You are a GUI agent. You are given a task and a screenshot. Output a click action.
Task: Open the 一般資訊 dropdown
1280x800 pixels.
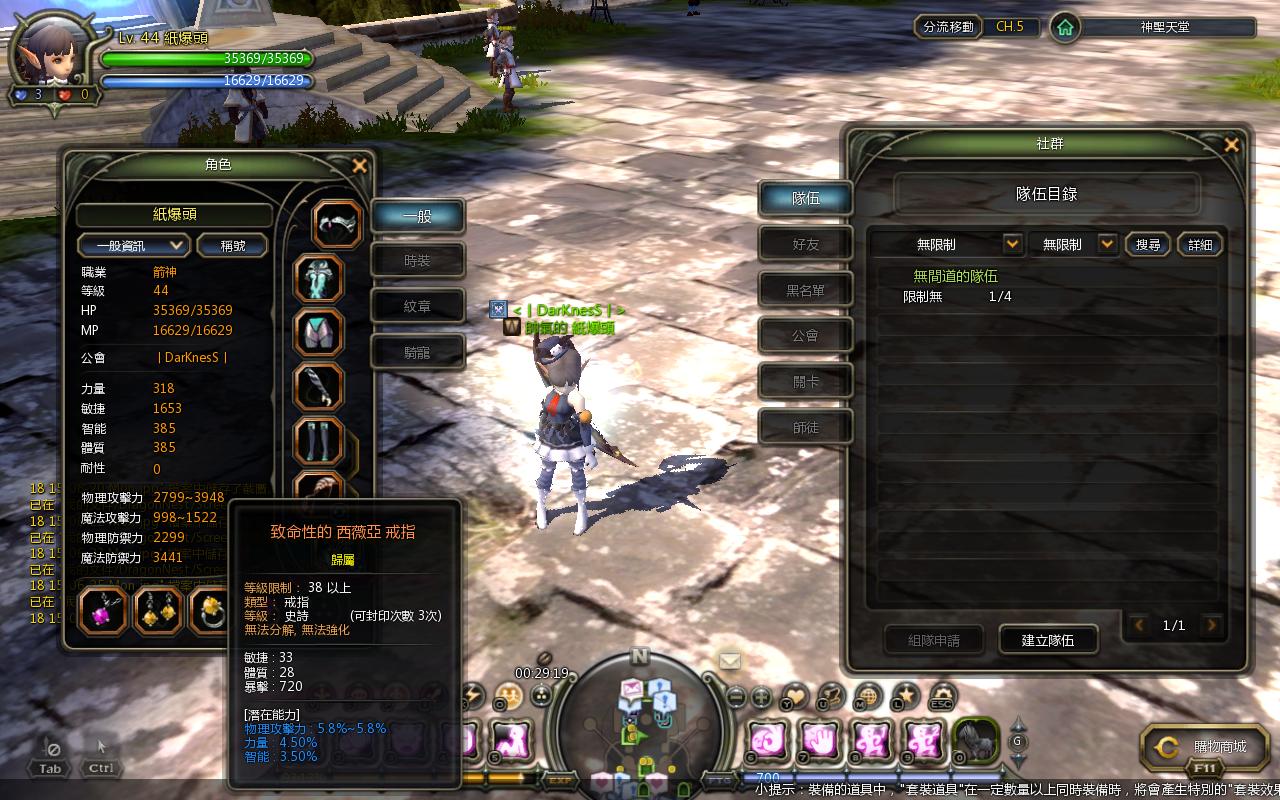point(134,245)
